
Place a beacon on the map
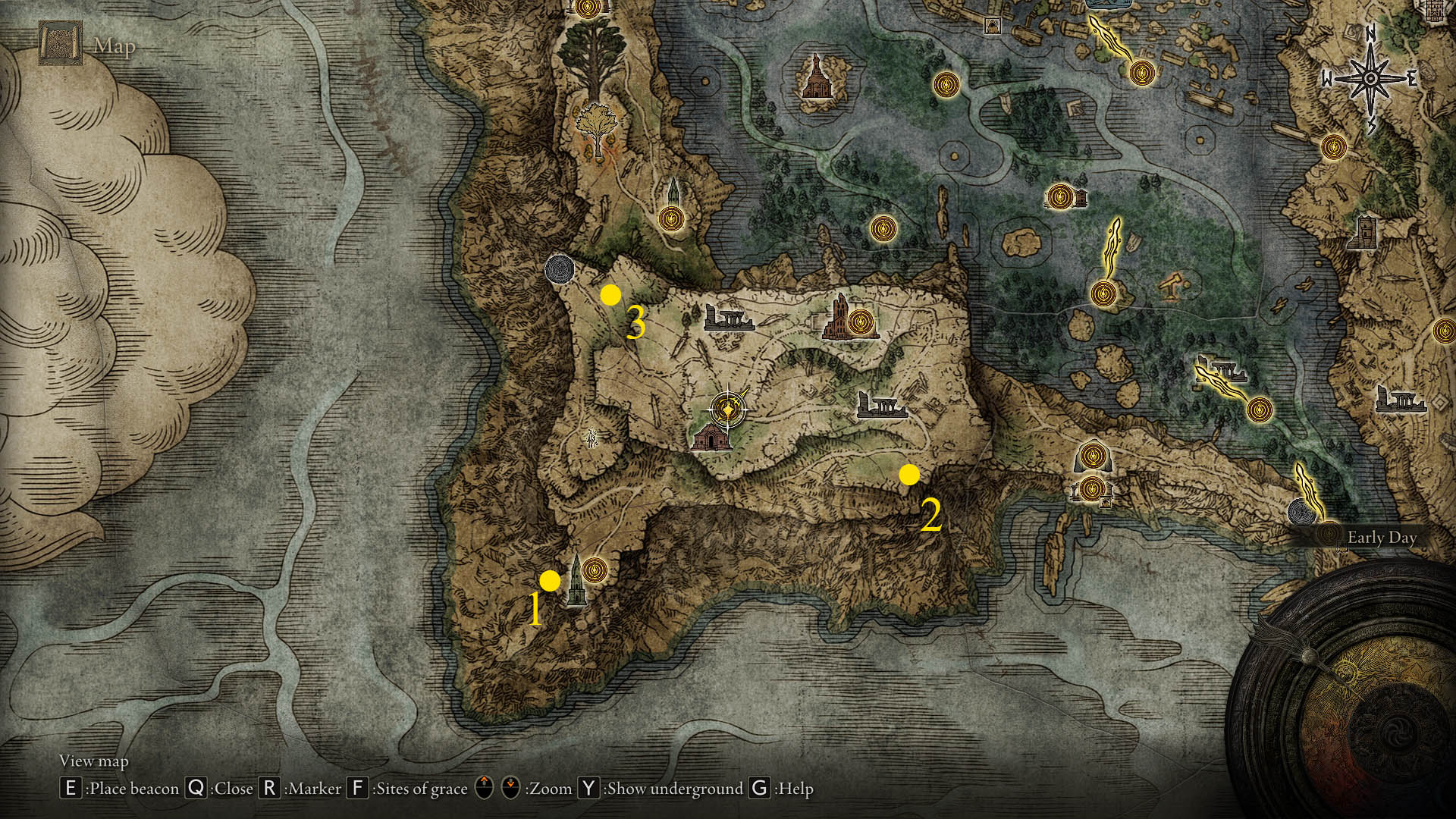coord(69,789)
